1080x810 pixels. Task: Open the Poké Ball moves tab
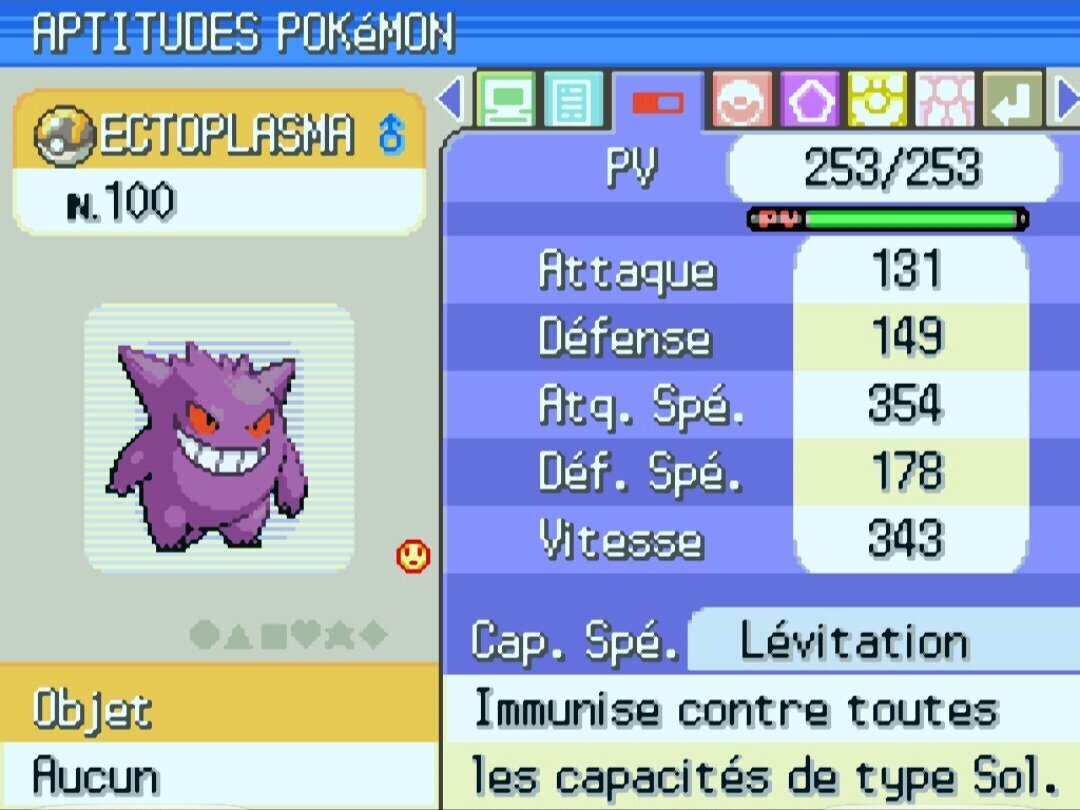pyautogui.click(x=742, y=100)
